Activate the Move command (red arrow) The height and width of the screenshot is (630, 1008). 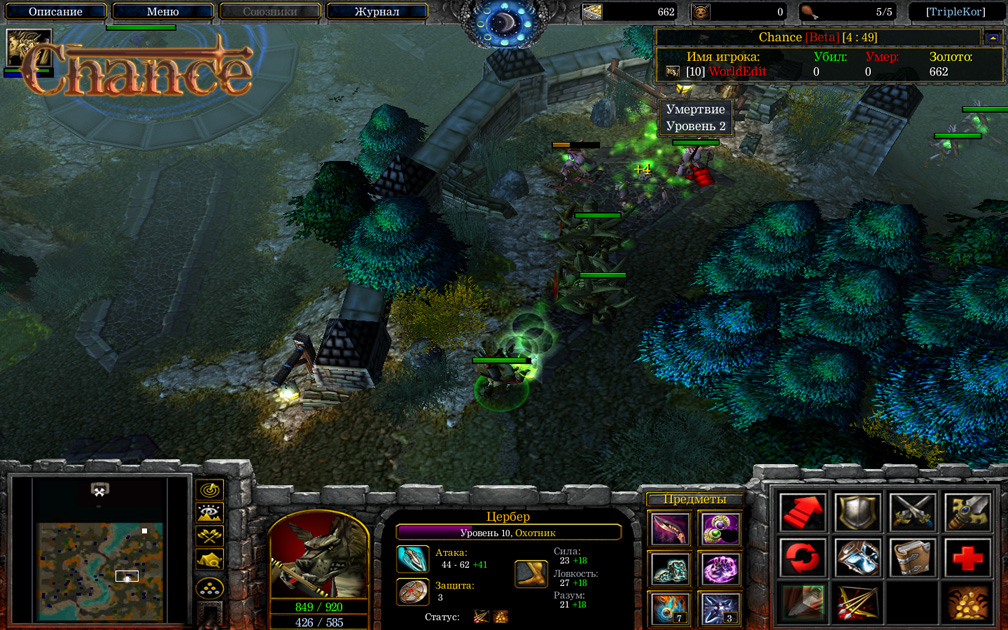(x=803, y=512)
